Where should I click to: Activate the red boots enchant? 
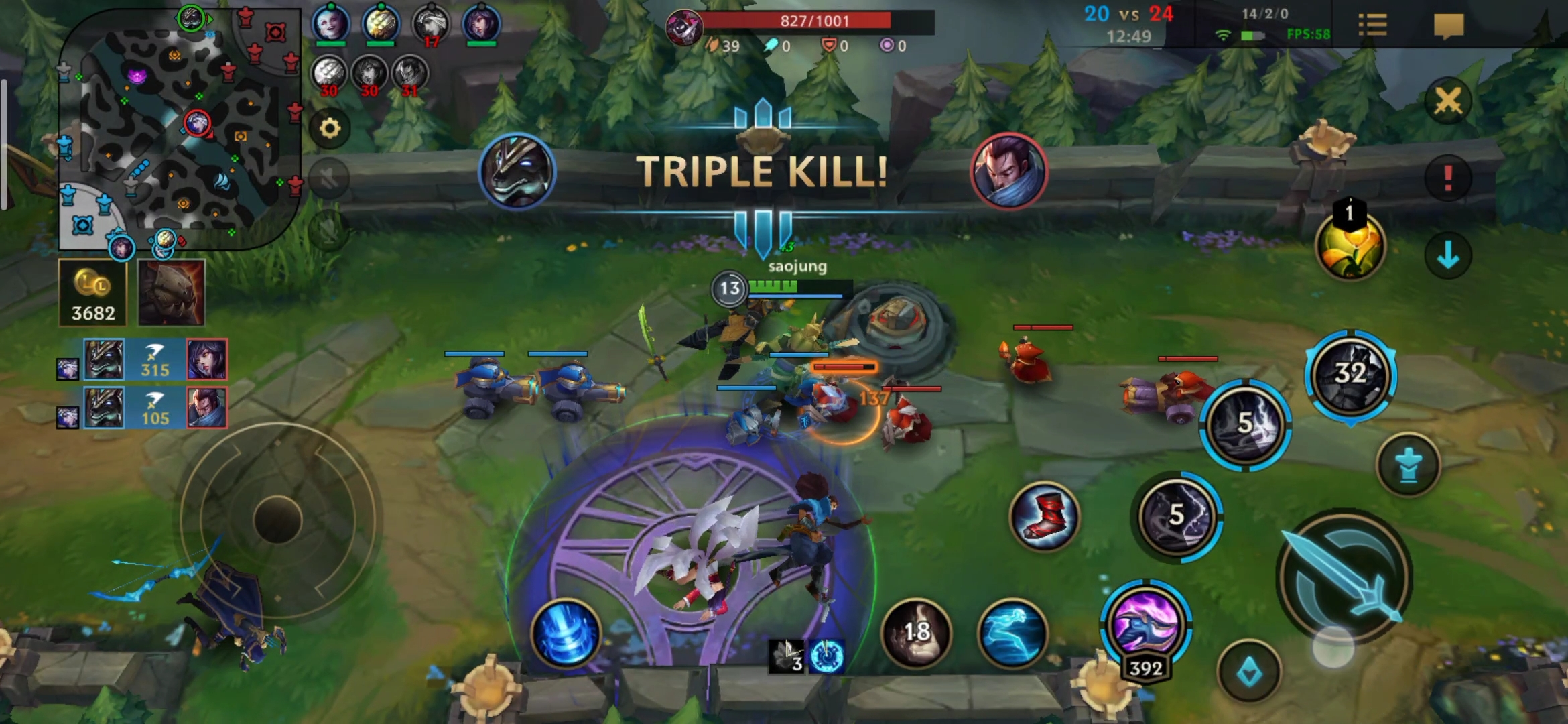pyautogui.click(x=1044, y=516)
